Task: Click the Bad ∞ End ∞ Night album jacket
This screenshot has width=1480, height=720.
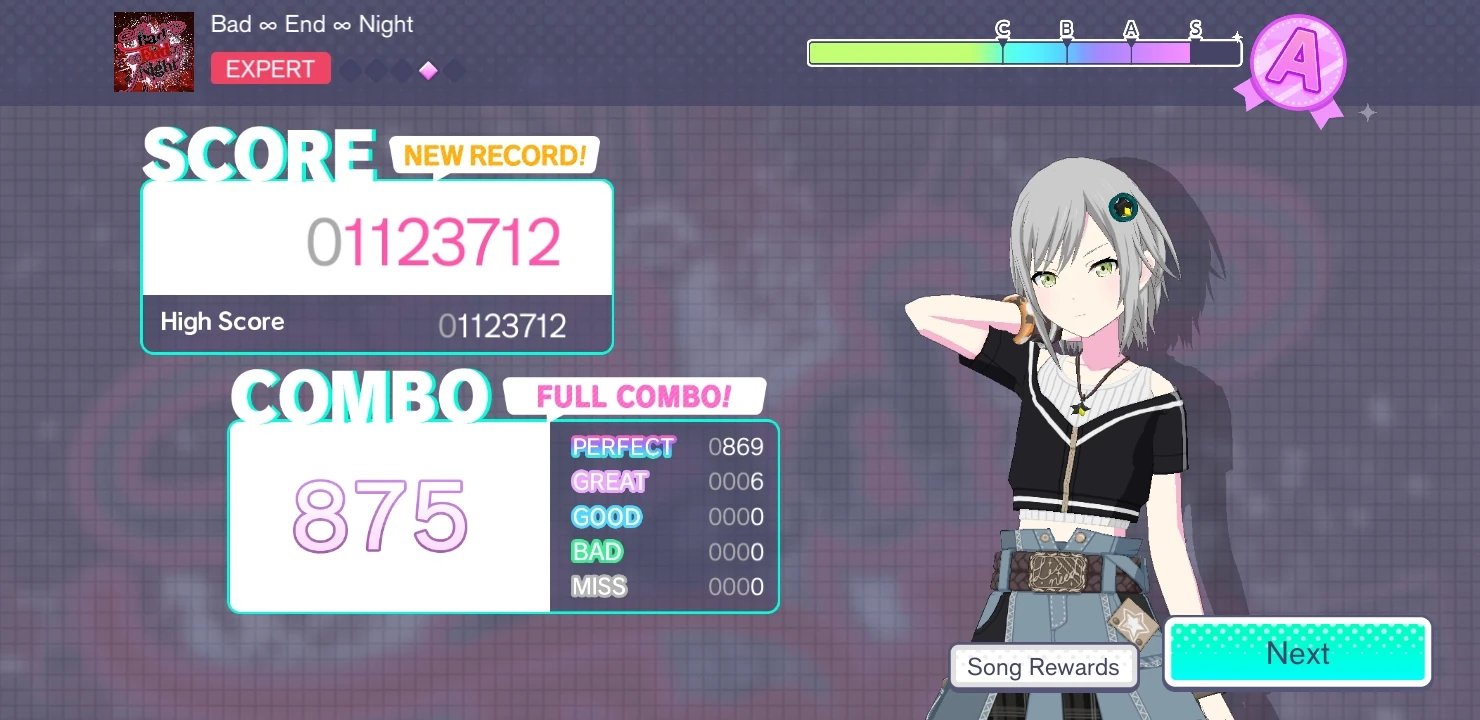Action: tap(152, 51)
